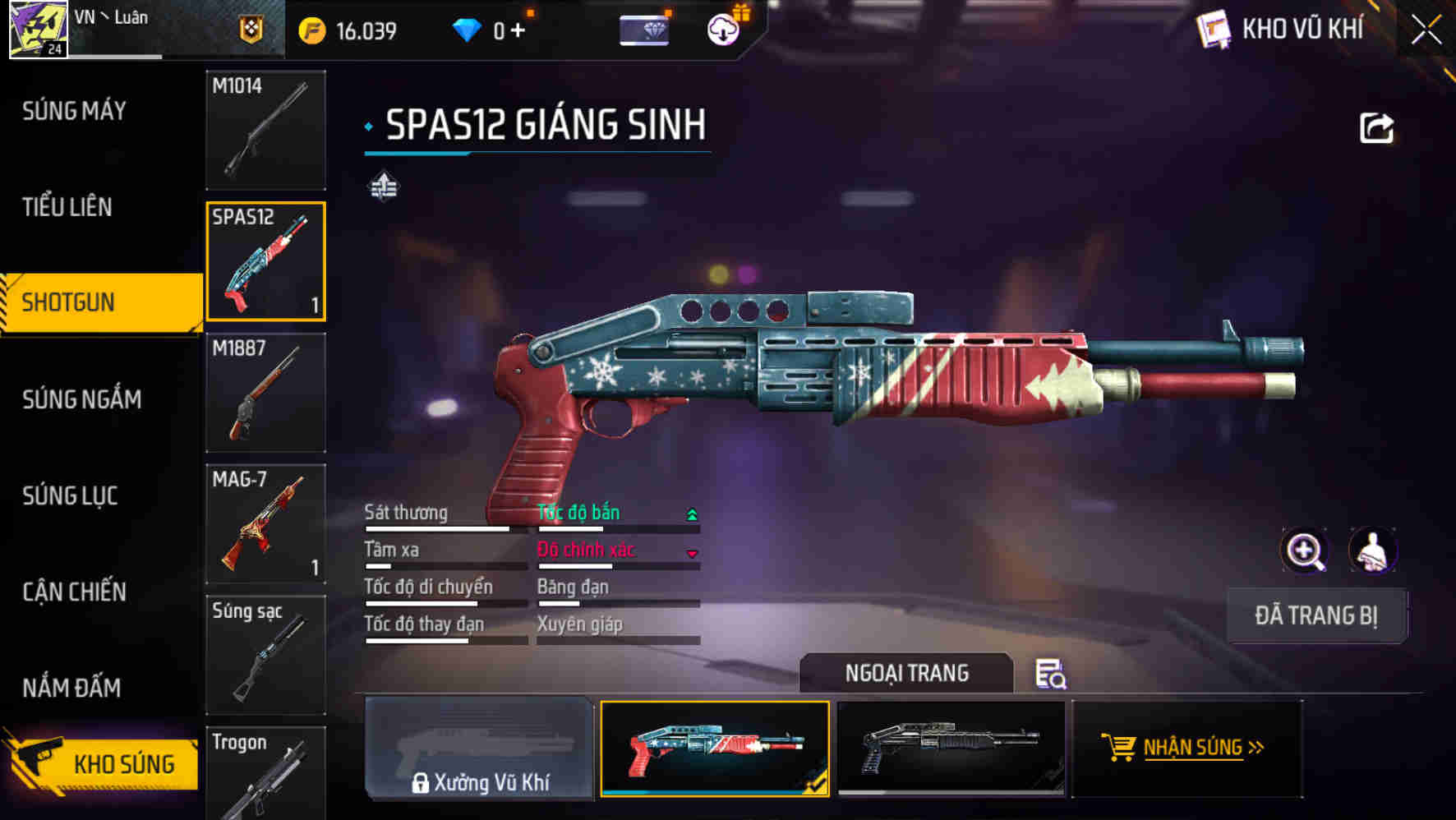Click the ĐÃ TRANG BỊ button
The width and height of the screenshot is (1456, 820).
[1316, 615]
